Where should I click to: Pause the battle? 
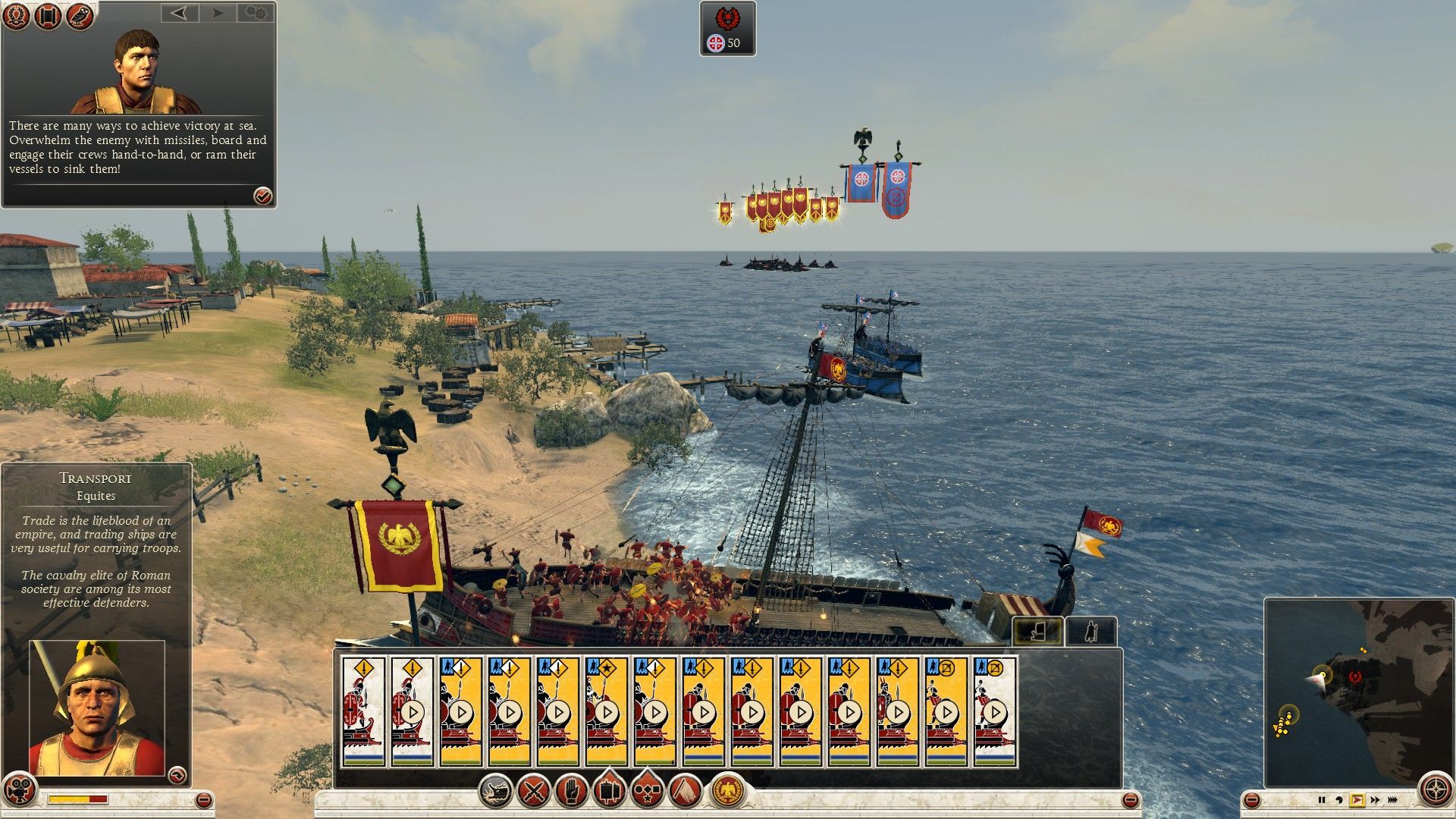point(1322,799)
